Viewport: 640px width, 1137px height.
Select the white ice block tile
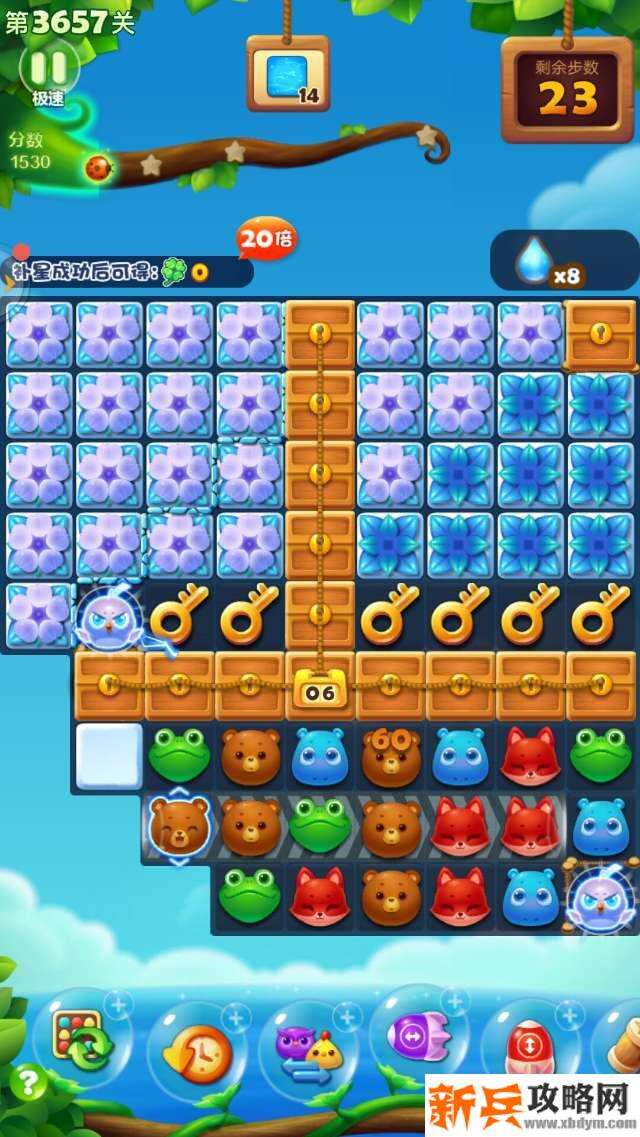click(x=109, y=757)
